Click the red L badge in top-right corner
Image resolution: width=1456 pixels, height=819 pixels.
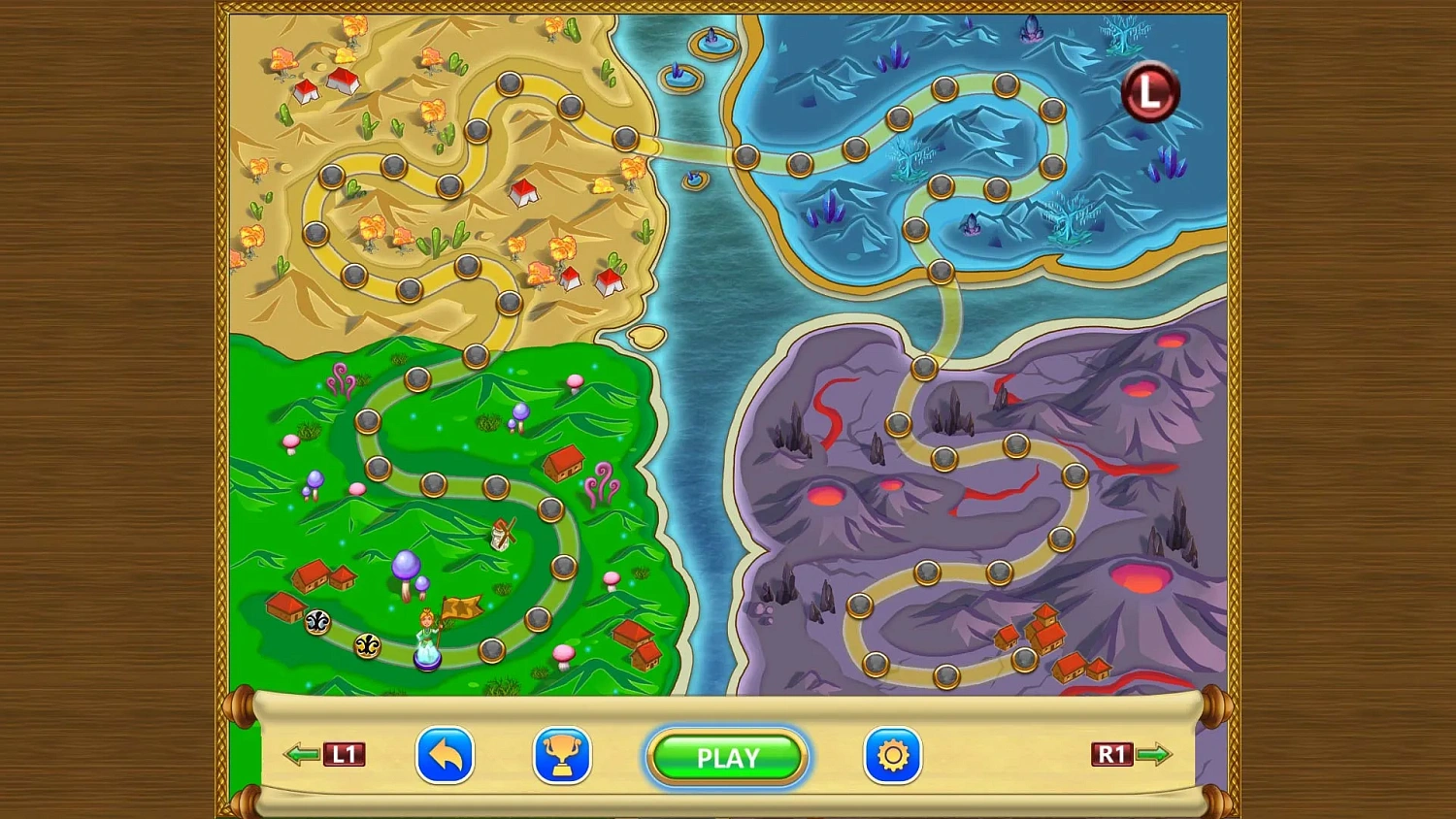click(x=1151, y=92)
